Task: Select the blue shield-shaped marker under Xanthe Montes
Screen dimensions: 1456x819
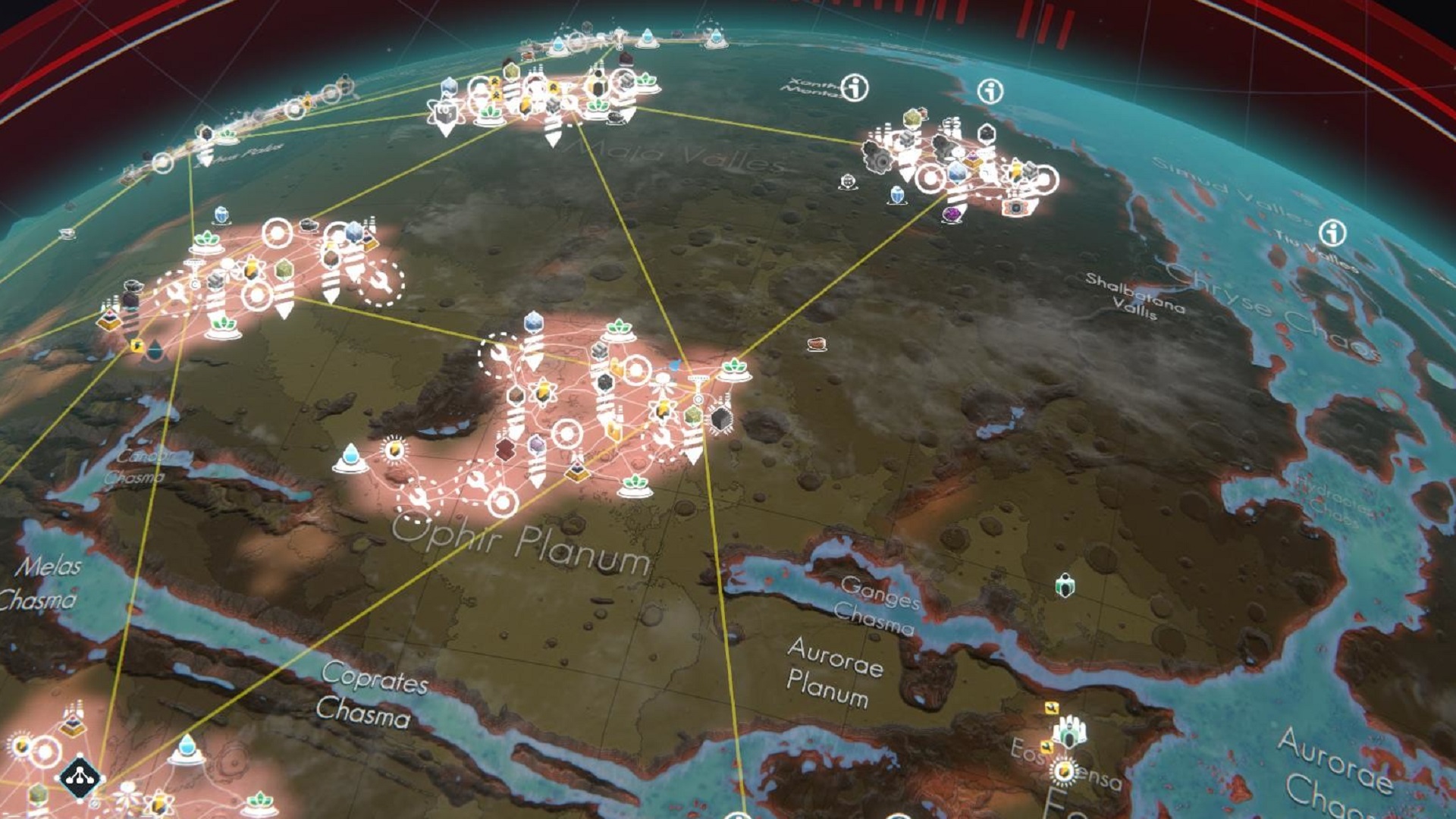Action: pos(897,195)
